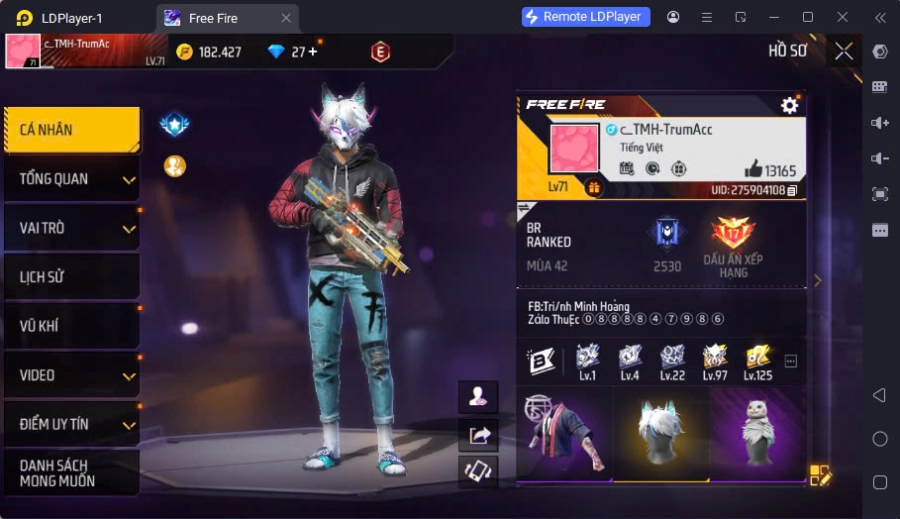Open the Vai Trò menu
900x519 pixels.
point(70,228)
